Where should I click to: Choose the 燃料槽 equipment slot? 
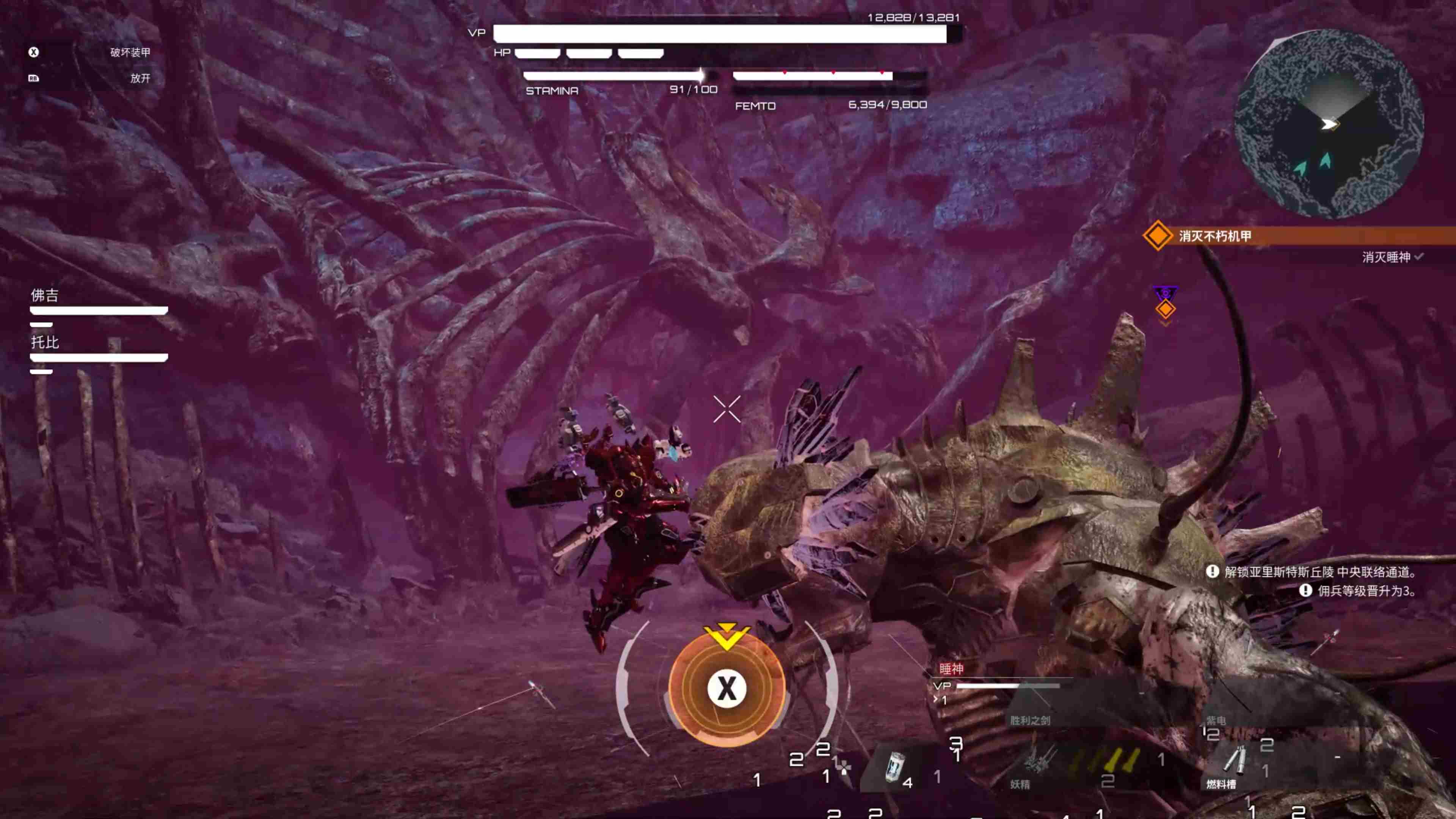[x=1232, y=763]
